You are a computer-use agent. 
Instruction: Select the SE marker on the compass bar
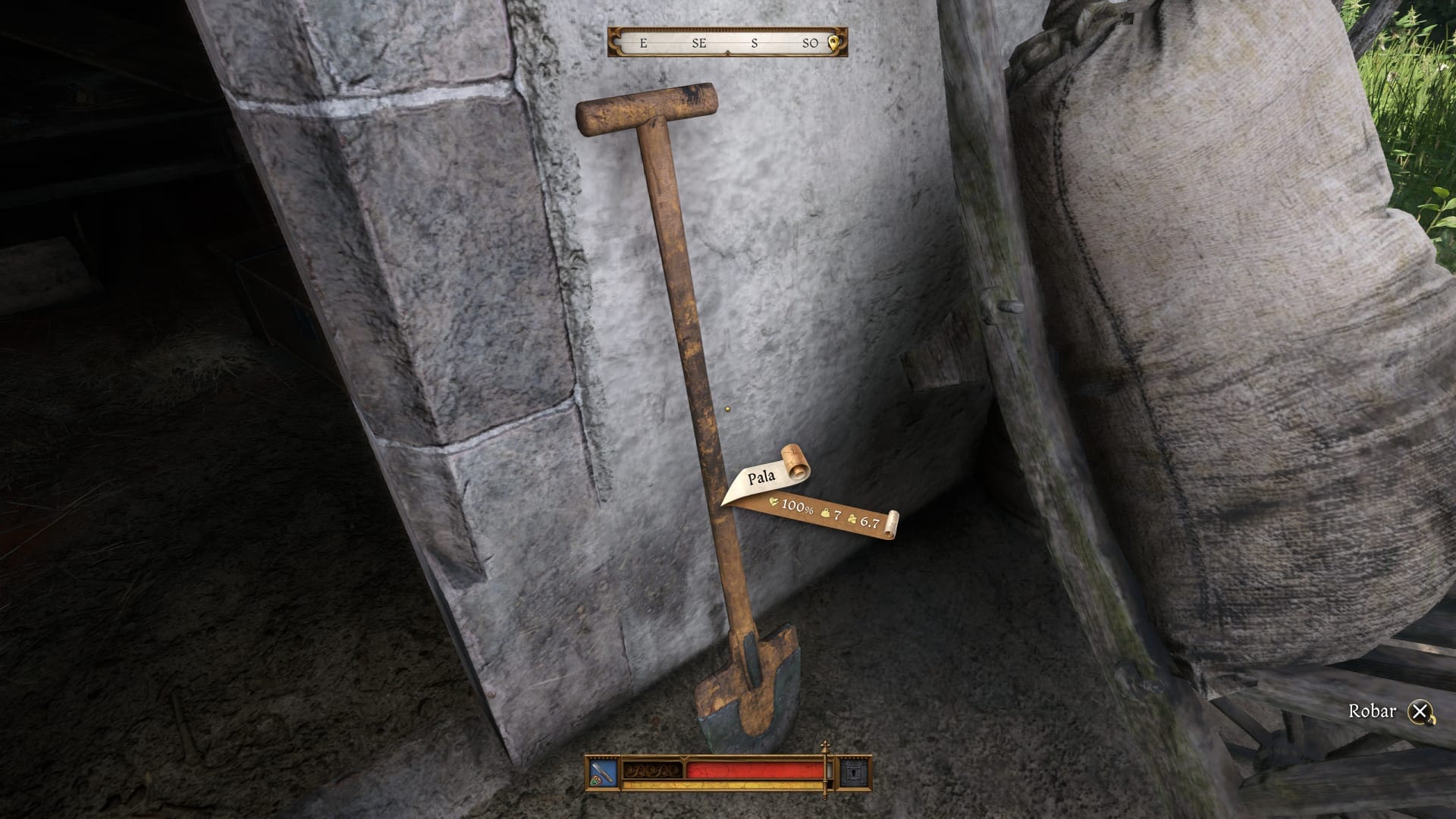[700, 44]
